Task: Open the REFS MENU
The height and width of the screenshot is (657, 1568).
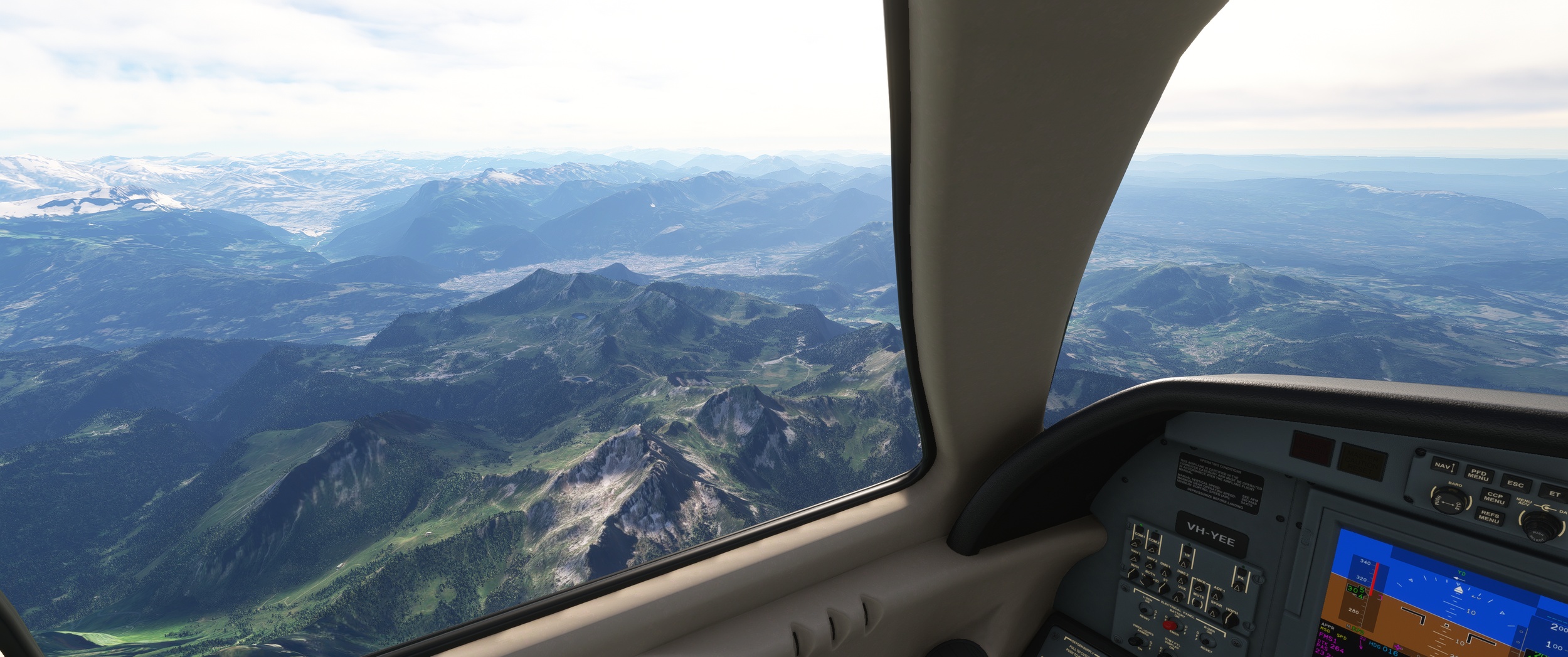Action: (x=1489, y=516)
